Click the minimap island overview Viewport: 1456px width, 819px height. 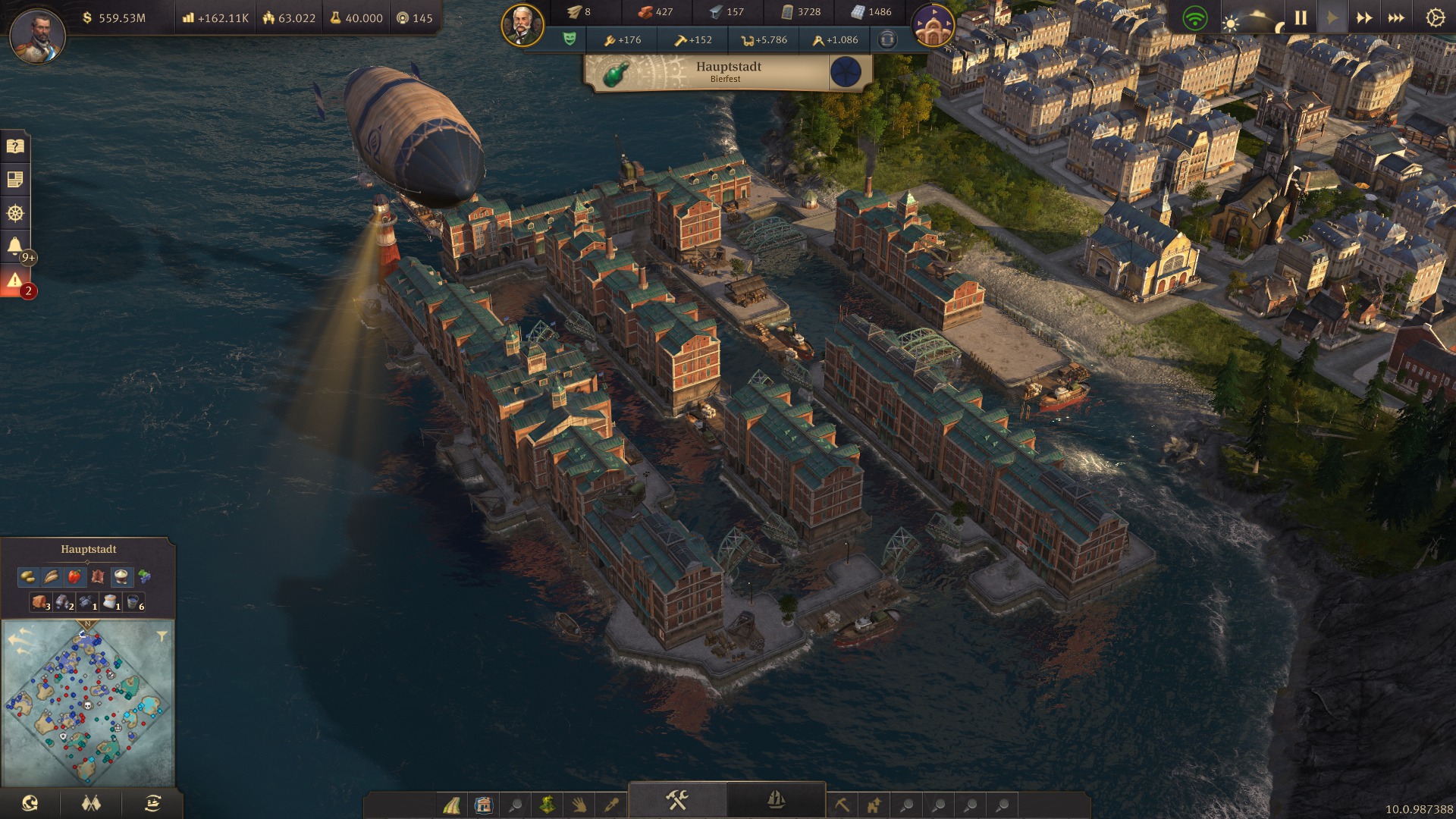point(87,704)
